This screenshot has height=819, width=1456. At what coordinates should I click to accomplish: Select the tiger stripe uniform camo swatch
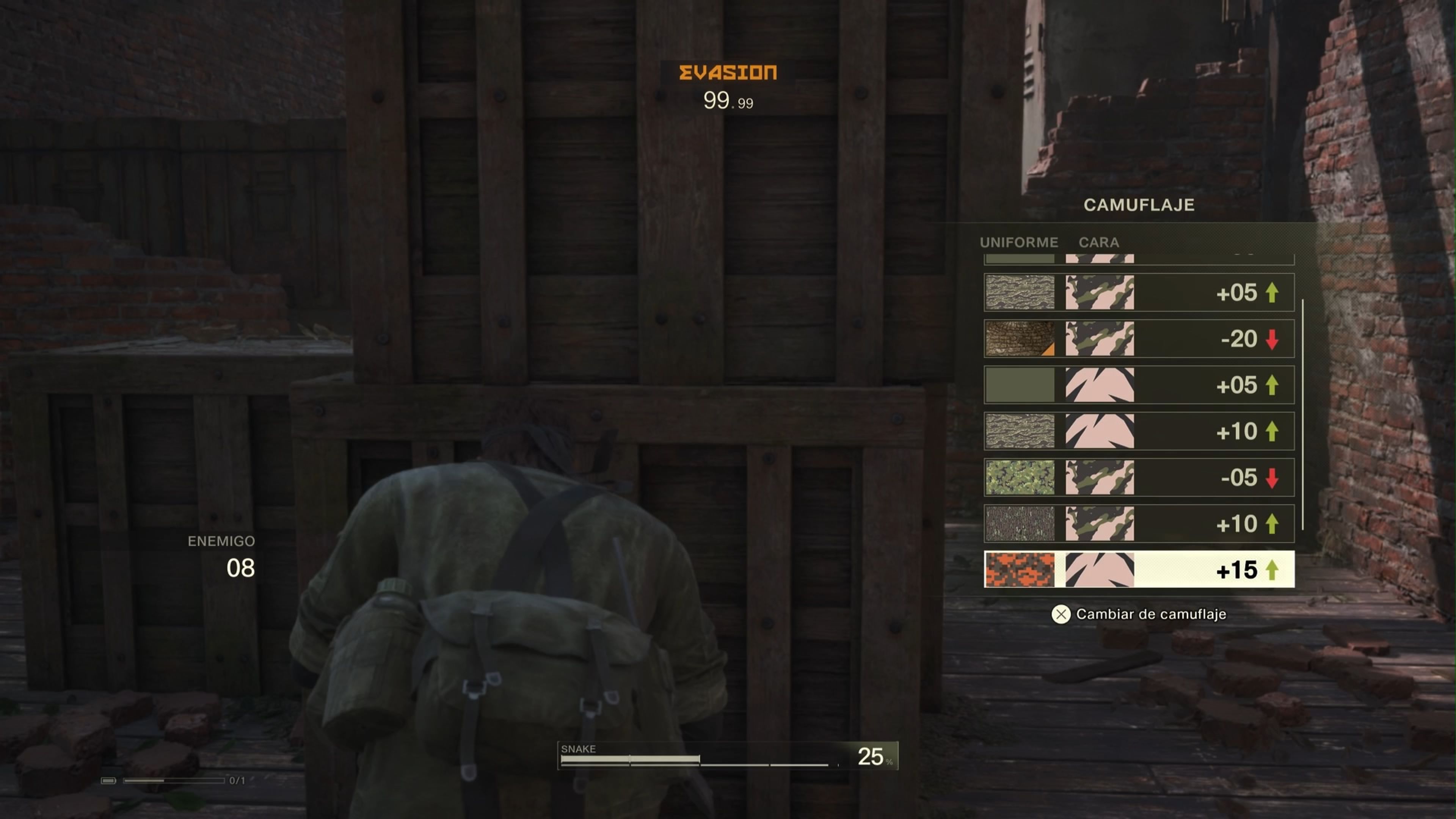coord(1020,293)
